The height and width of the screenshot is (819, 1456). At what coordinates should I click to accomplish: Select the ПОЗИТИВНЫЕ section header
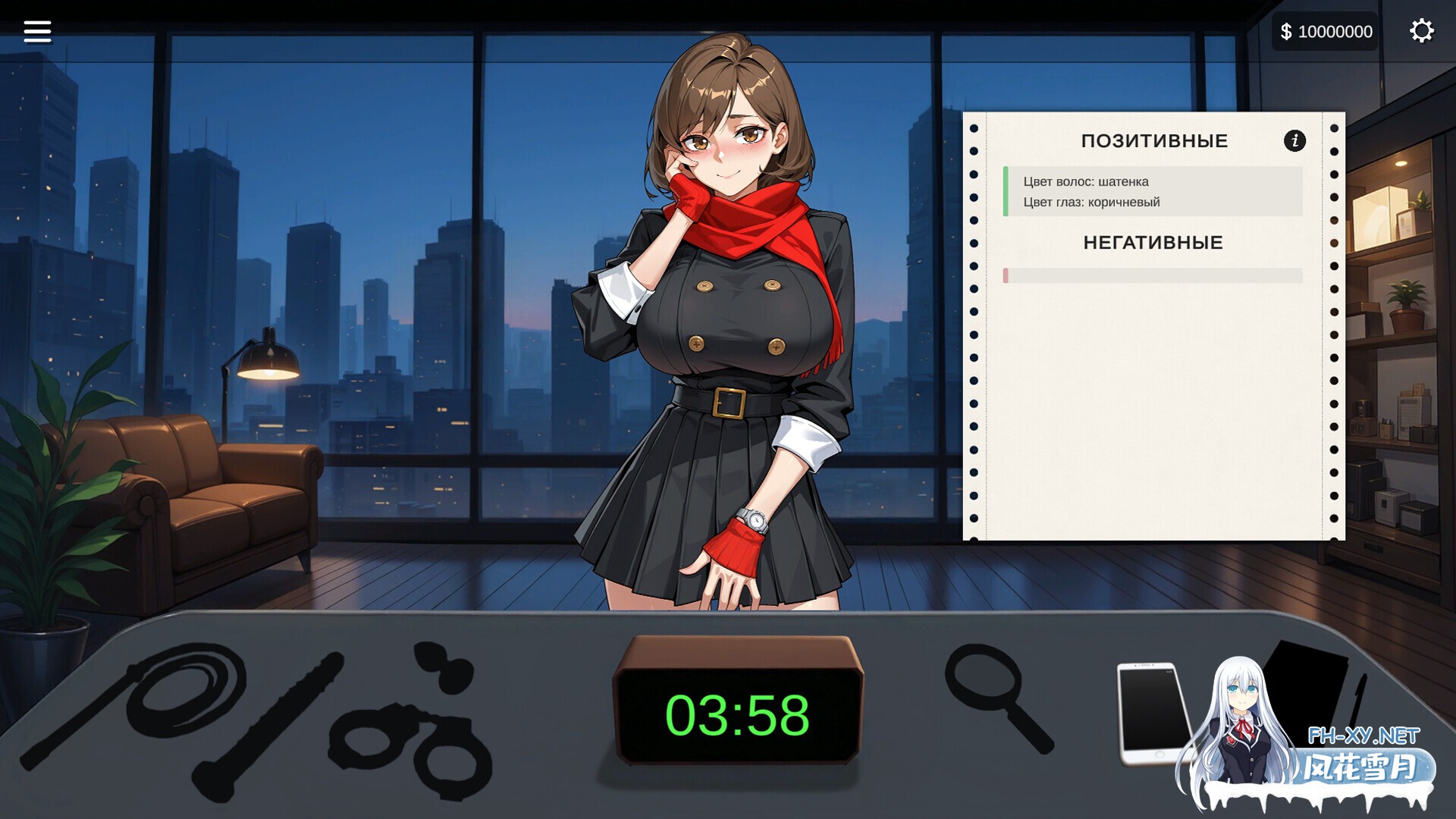pyautogui.click(x=1155, y=140)
